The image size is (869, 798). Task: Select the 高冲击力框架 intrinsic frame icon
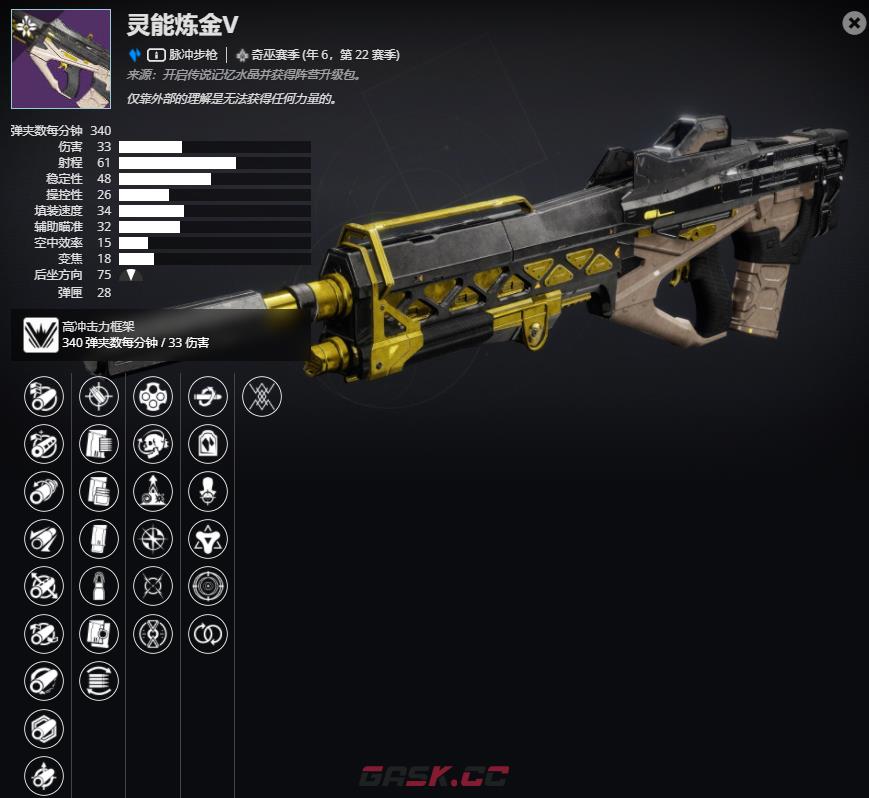pos(41,334)
